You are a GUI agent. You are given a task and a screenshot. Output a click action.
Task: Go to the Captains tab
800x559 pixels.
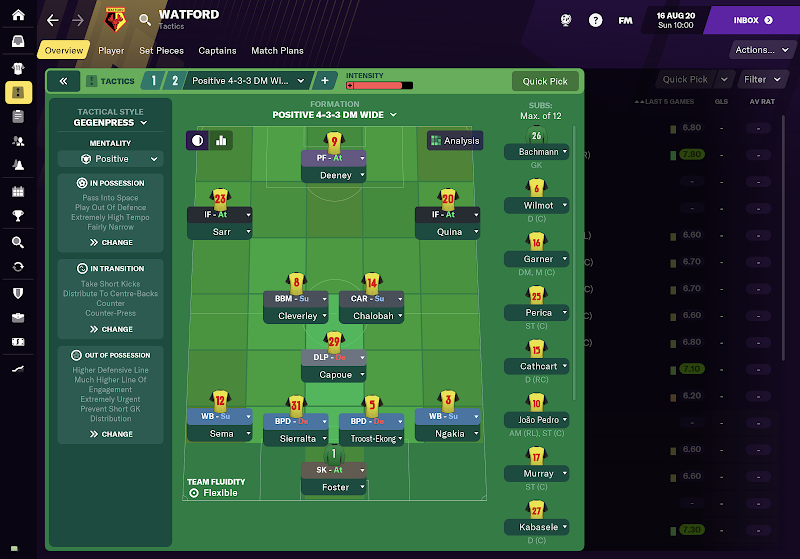click(x=217, y=51)
